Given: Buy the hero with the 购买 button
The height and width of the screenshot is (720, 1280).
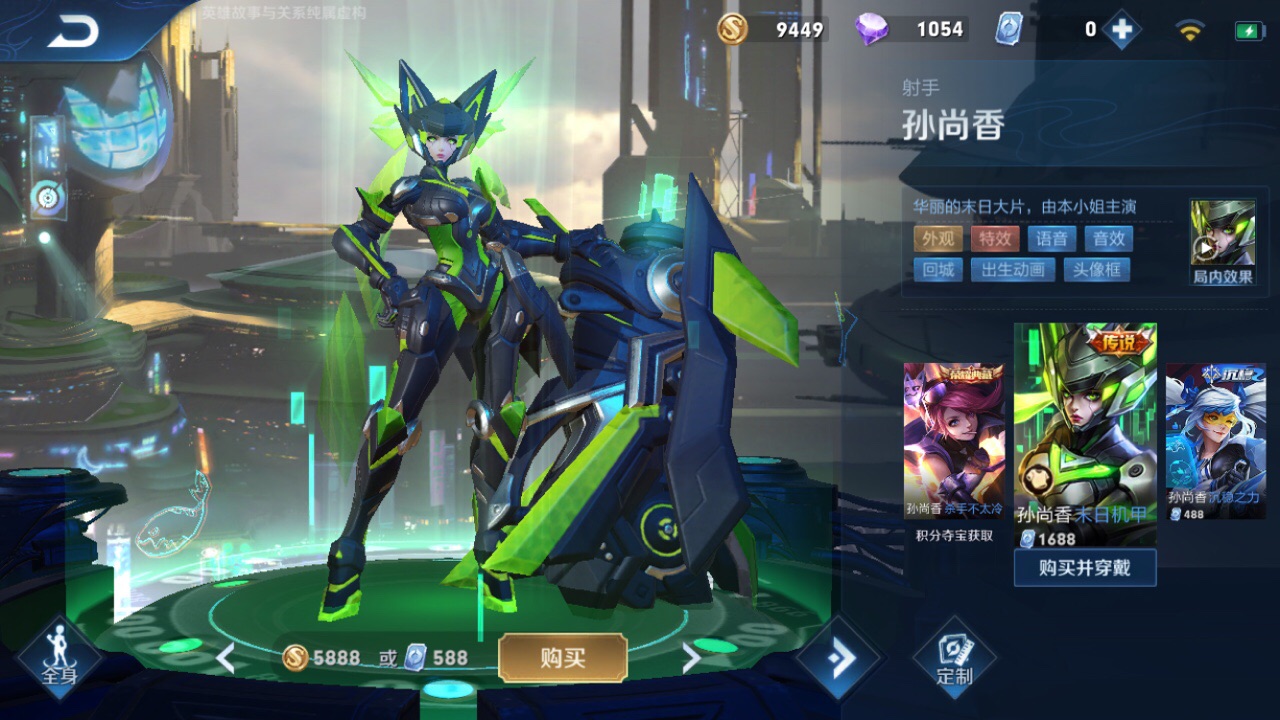Looking at the screenshot, I should point(563,657).
